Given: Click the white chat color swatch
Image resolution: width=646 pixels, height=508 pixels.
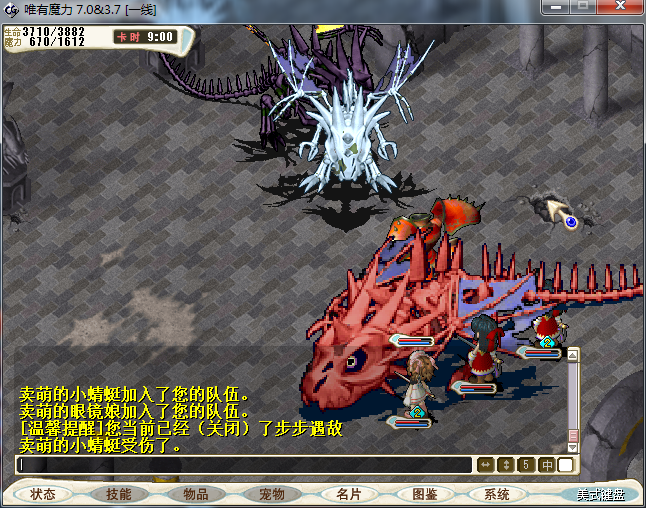Looking at the screenshot, I should click(x=566, y=465).
